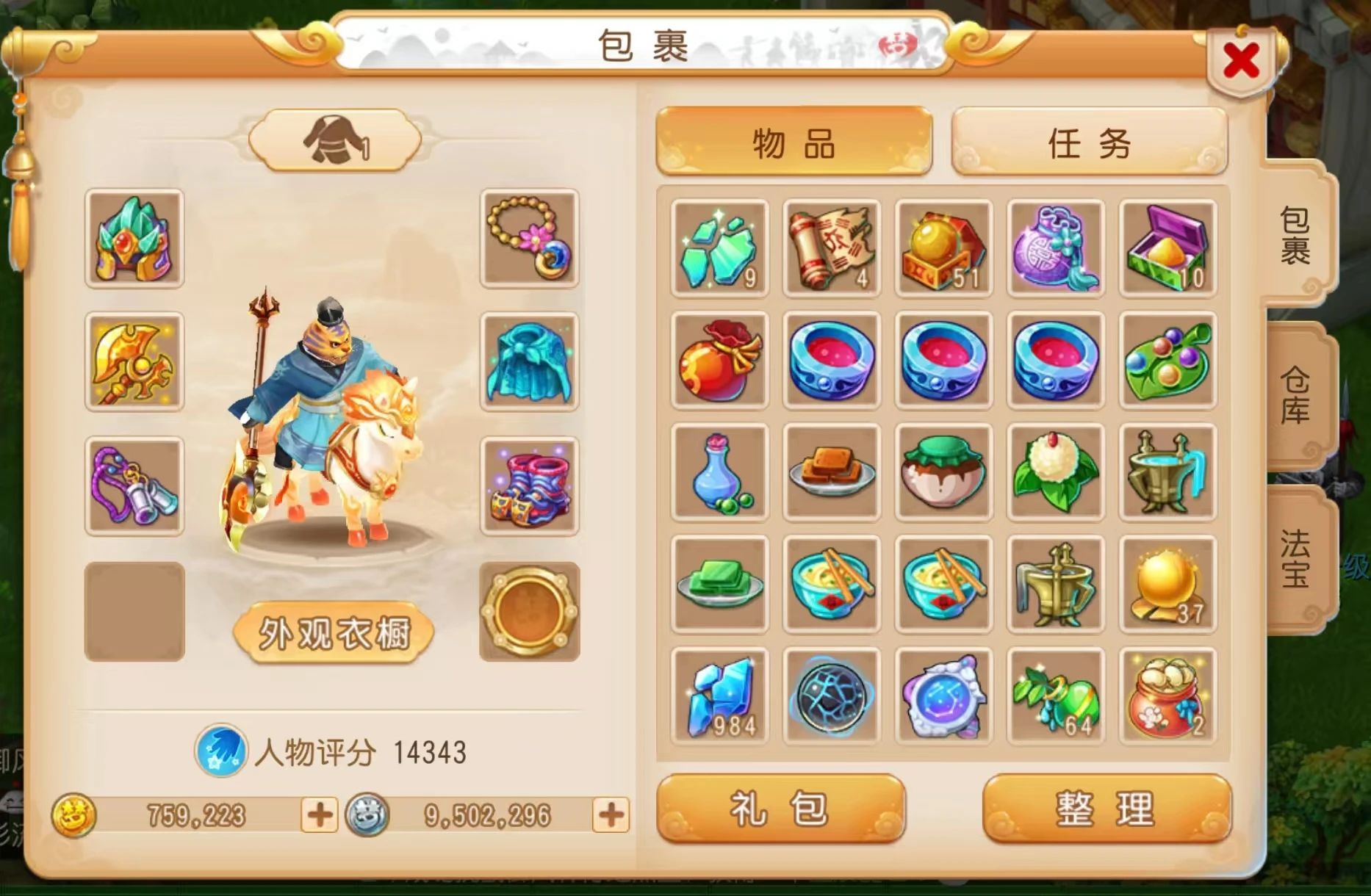
Task: Open the blue potion bottle item
Action: [x=719, y=474]
